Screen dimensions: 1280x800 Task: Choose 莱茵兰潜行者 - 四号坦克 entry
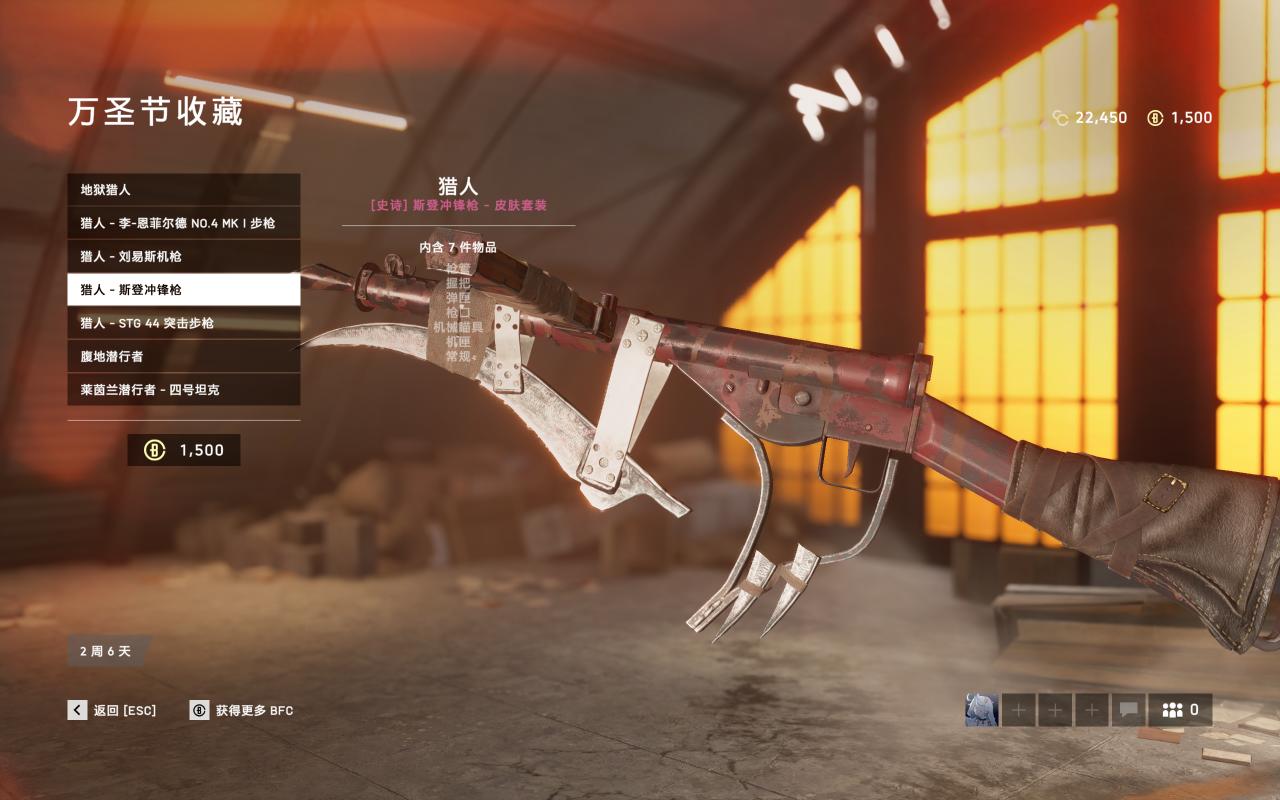click(183, 389)
